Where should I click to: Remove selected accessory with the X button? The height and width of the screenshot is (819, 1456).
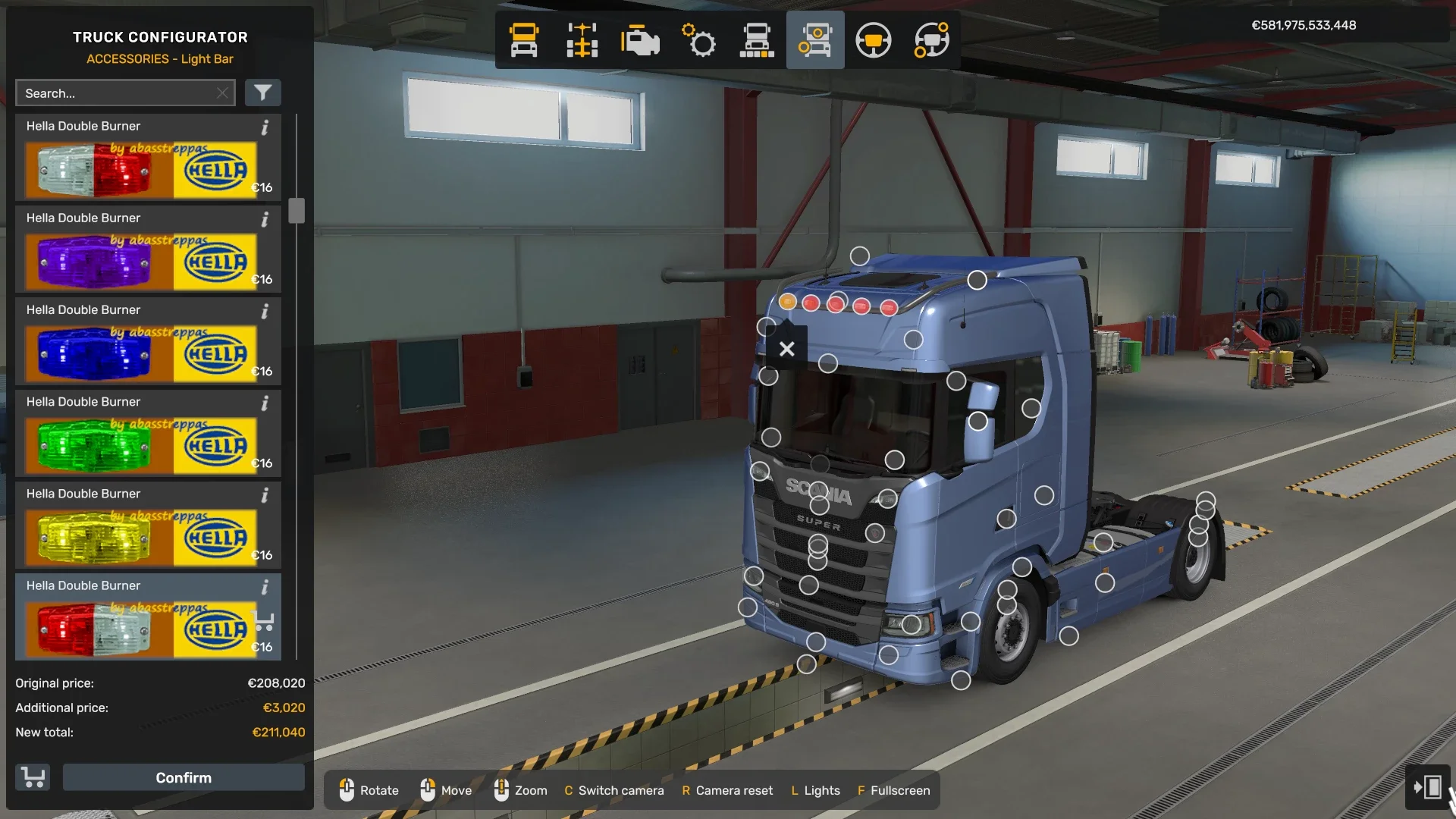pos(787,349)
